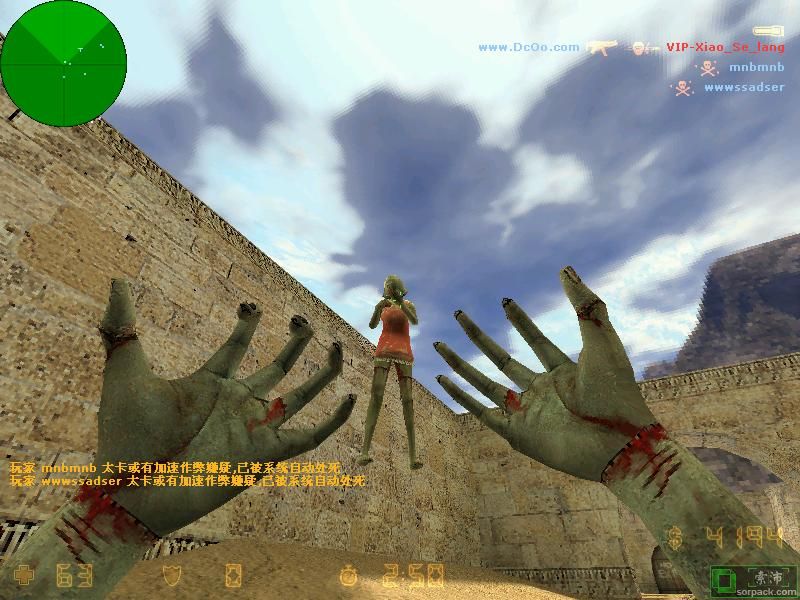Click the round timer clock icon
This screenshot has height=600, width=800.
click(x=348, y=576)
